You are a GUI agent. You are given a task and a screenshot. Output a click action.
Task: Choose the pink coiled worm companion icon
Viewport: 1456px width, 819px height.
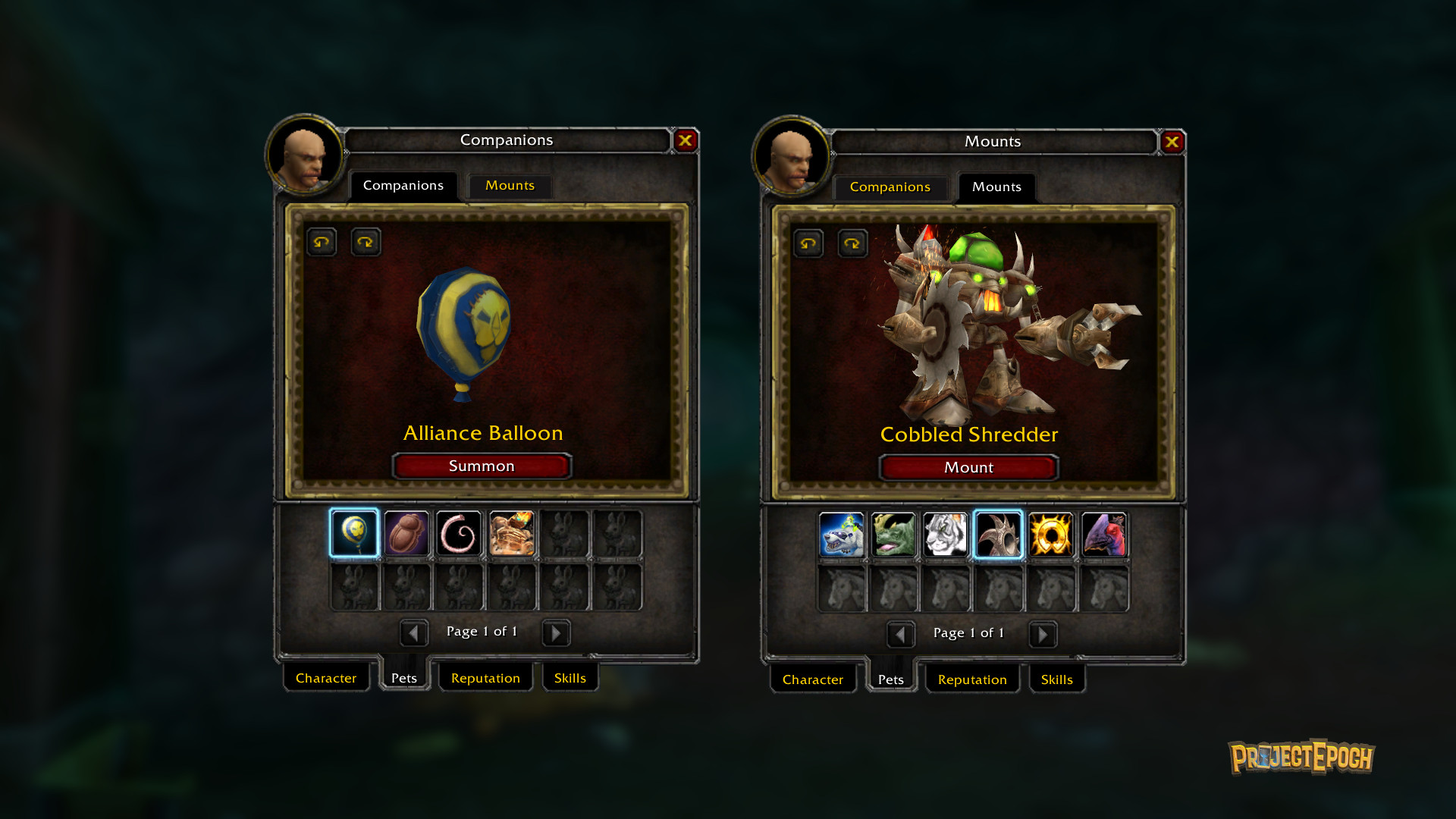point(459,533)
